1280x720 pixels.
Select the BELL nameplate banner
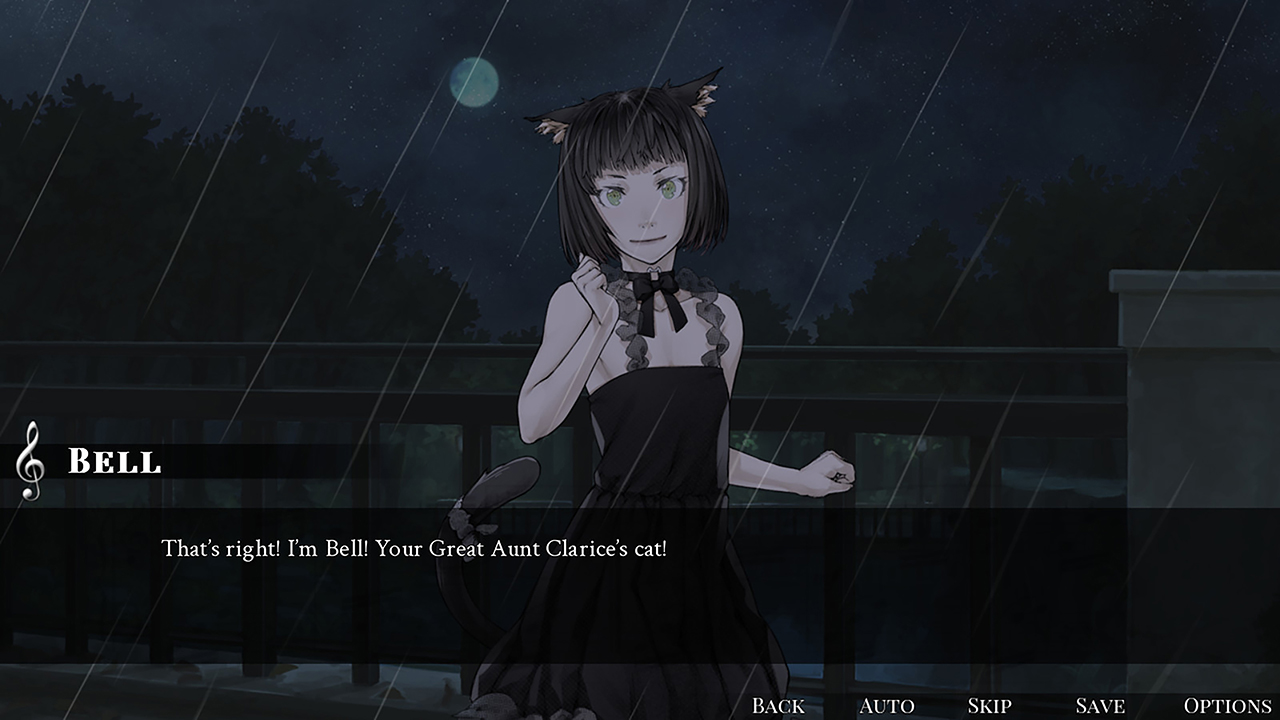pyautogui.click(x=115, y=462)
